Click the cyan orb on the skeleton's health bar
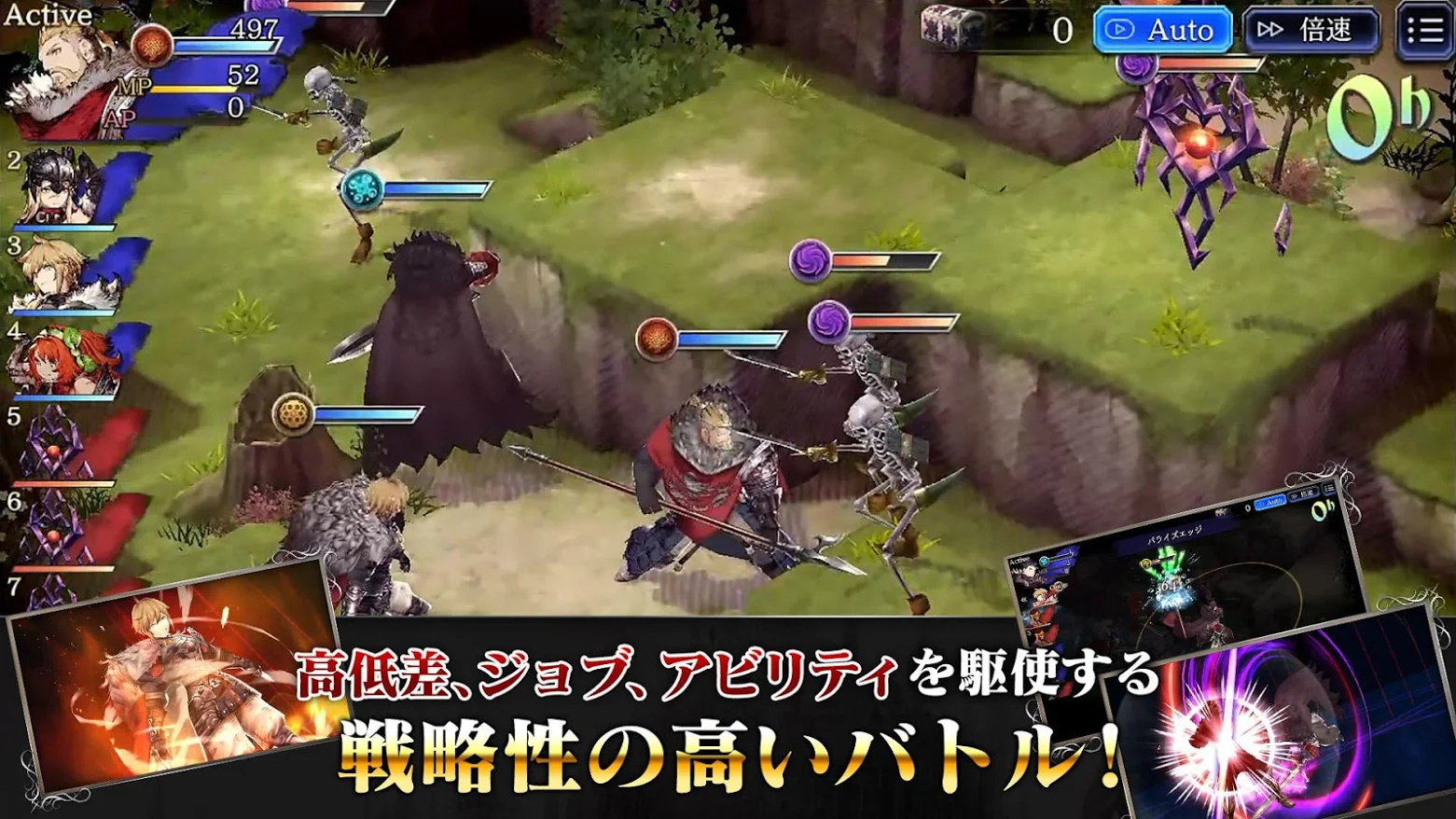This screenshot has height=819, width=1456. (364, 187)
